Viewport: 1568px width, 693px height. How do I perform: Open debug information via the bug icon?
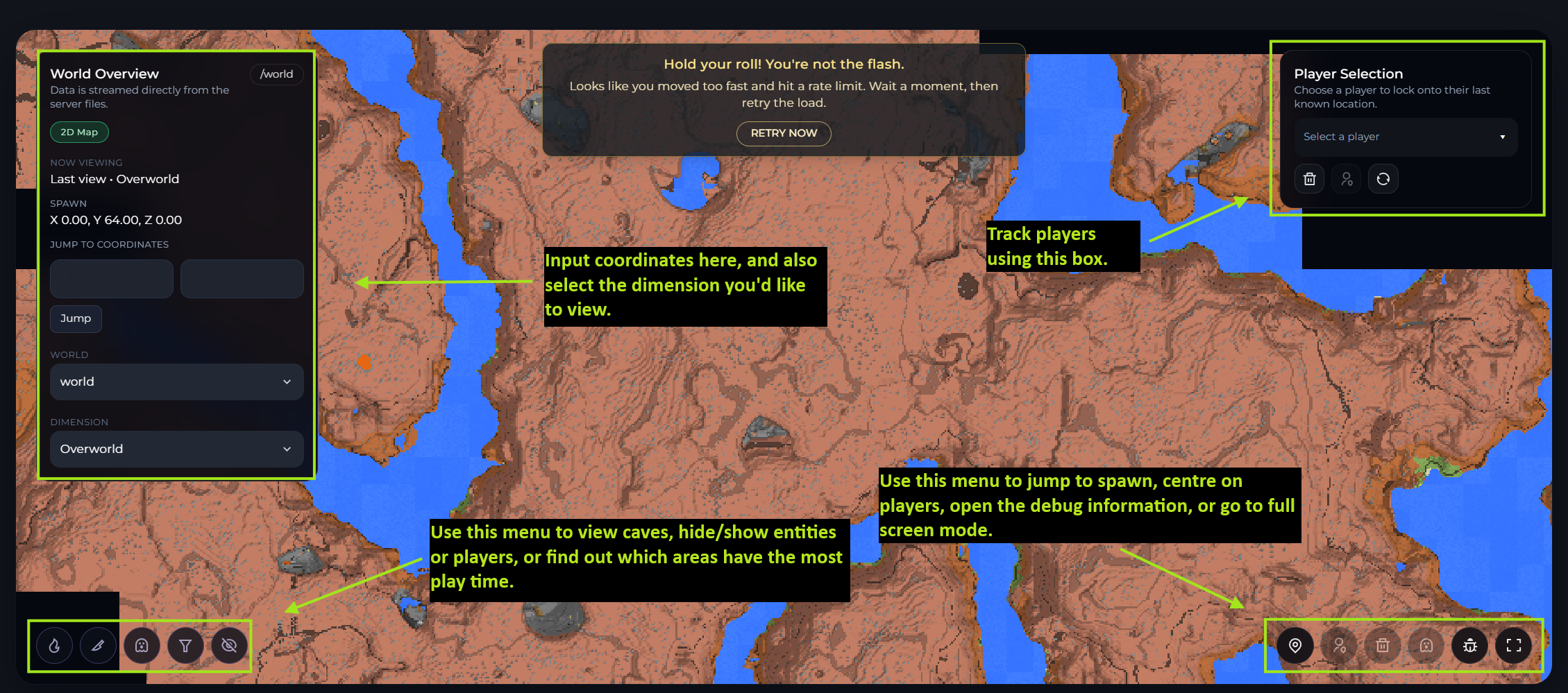click(x=1469, y=646)
